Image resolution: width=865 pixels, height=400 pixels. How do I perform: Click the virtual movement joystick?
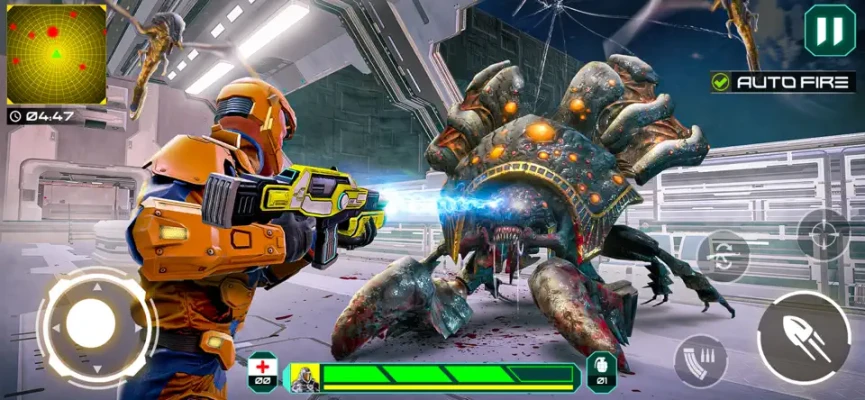click(x=91, y=324)
